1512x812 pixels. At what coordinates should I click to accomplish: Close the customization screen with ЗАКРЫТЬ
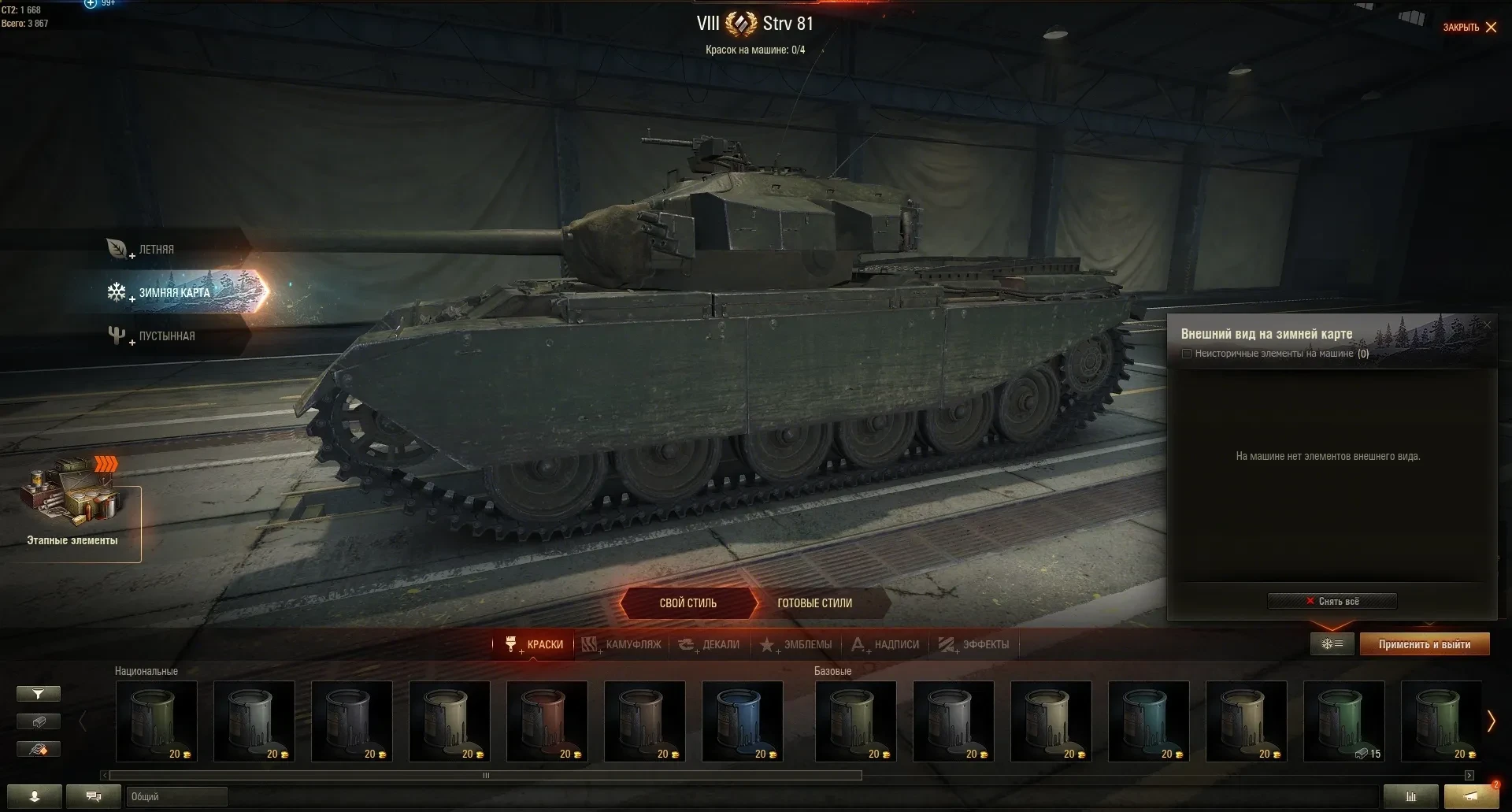pos(1469,28)
